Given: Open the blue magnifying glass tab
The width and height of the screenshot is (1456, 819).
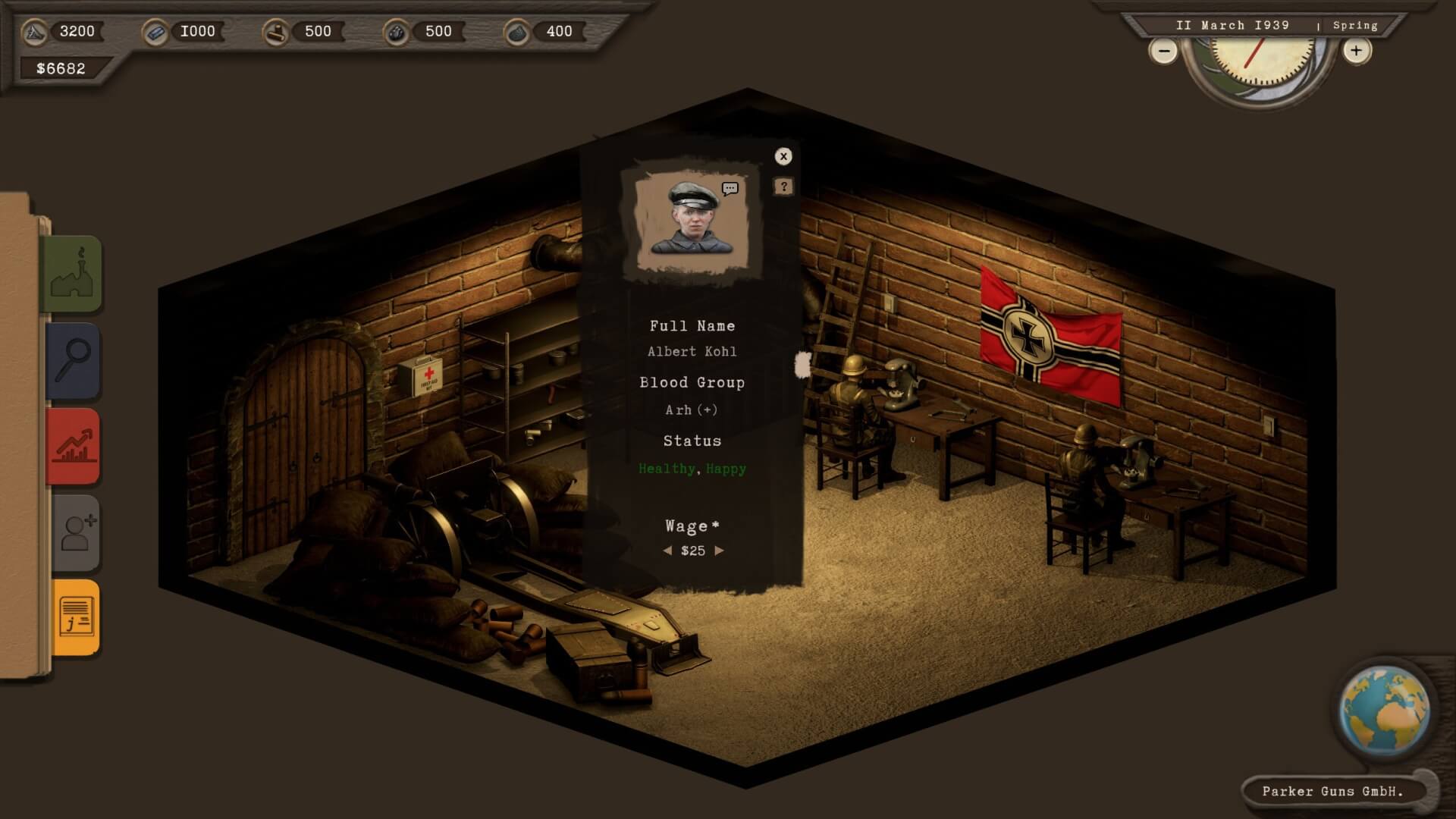Looking at the screenshot, I should point(74,360).
